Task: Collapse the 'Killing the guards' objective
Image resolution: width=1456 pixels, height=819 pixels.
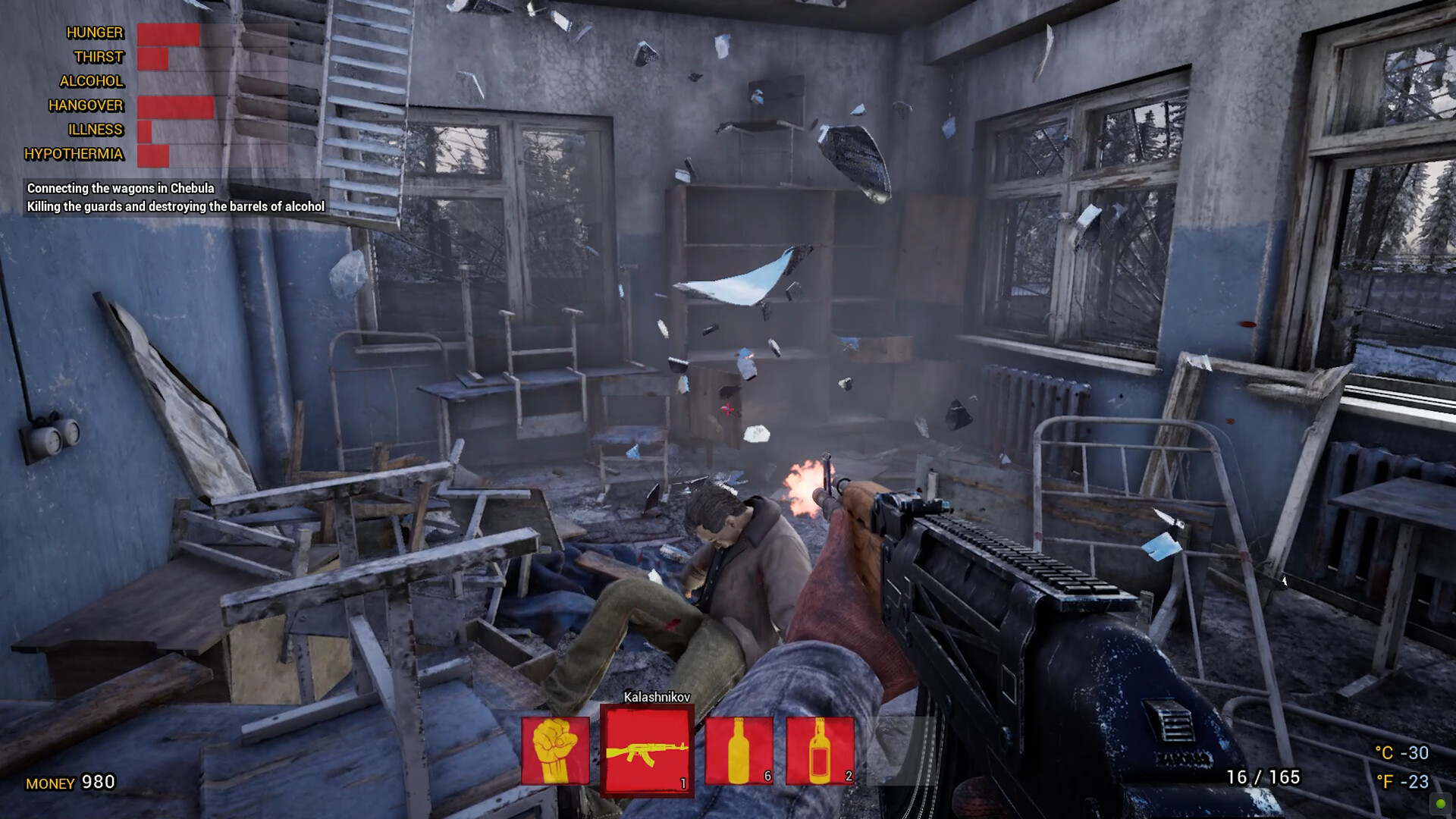Action: (x=175, y=206)
